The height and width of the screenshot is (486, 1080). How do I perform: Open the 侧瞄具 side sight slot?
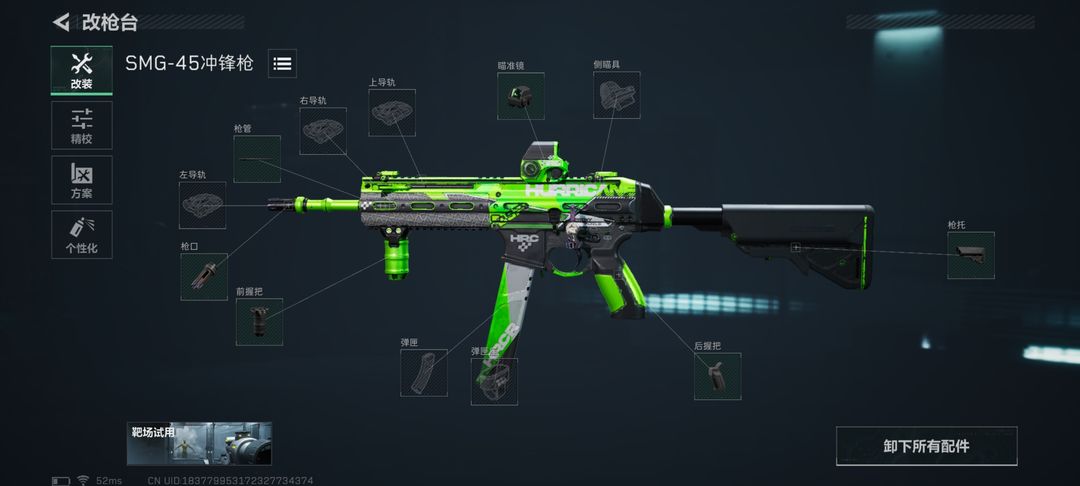point(616,97)
